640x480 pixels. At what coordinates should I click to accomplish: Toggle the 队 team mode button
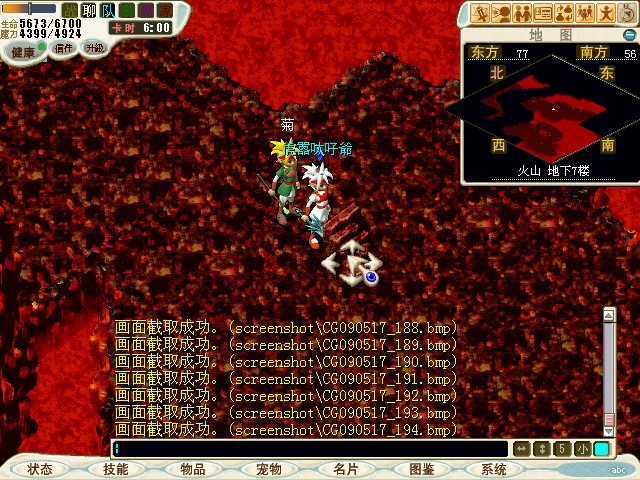pyautogui.click(x=108, y=9)
